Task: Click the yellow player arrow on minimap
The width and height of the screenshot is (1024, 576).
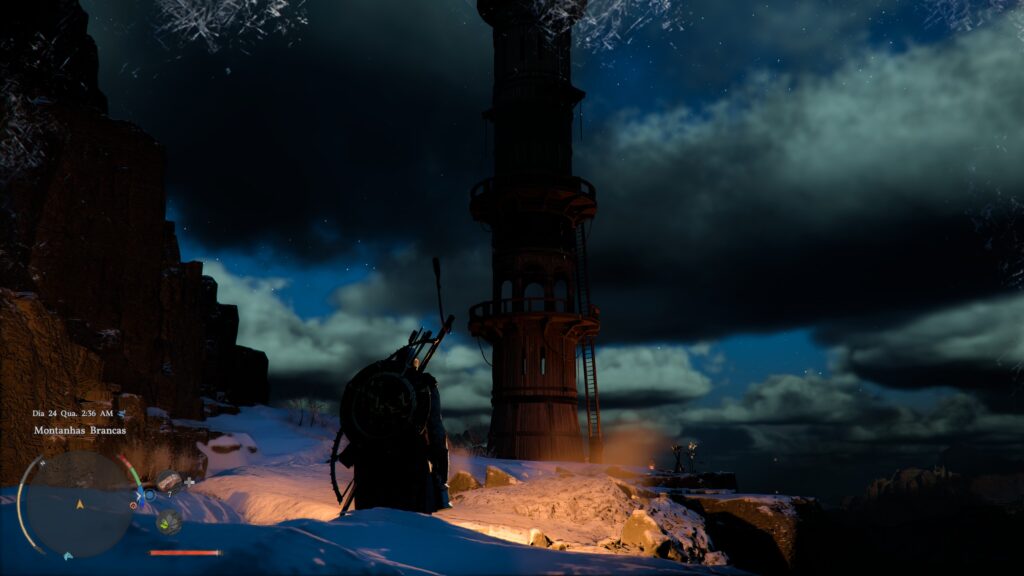Action: click(79, 505)
